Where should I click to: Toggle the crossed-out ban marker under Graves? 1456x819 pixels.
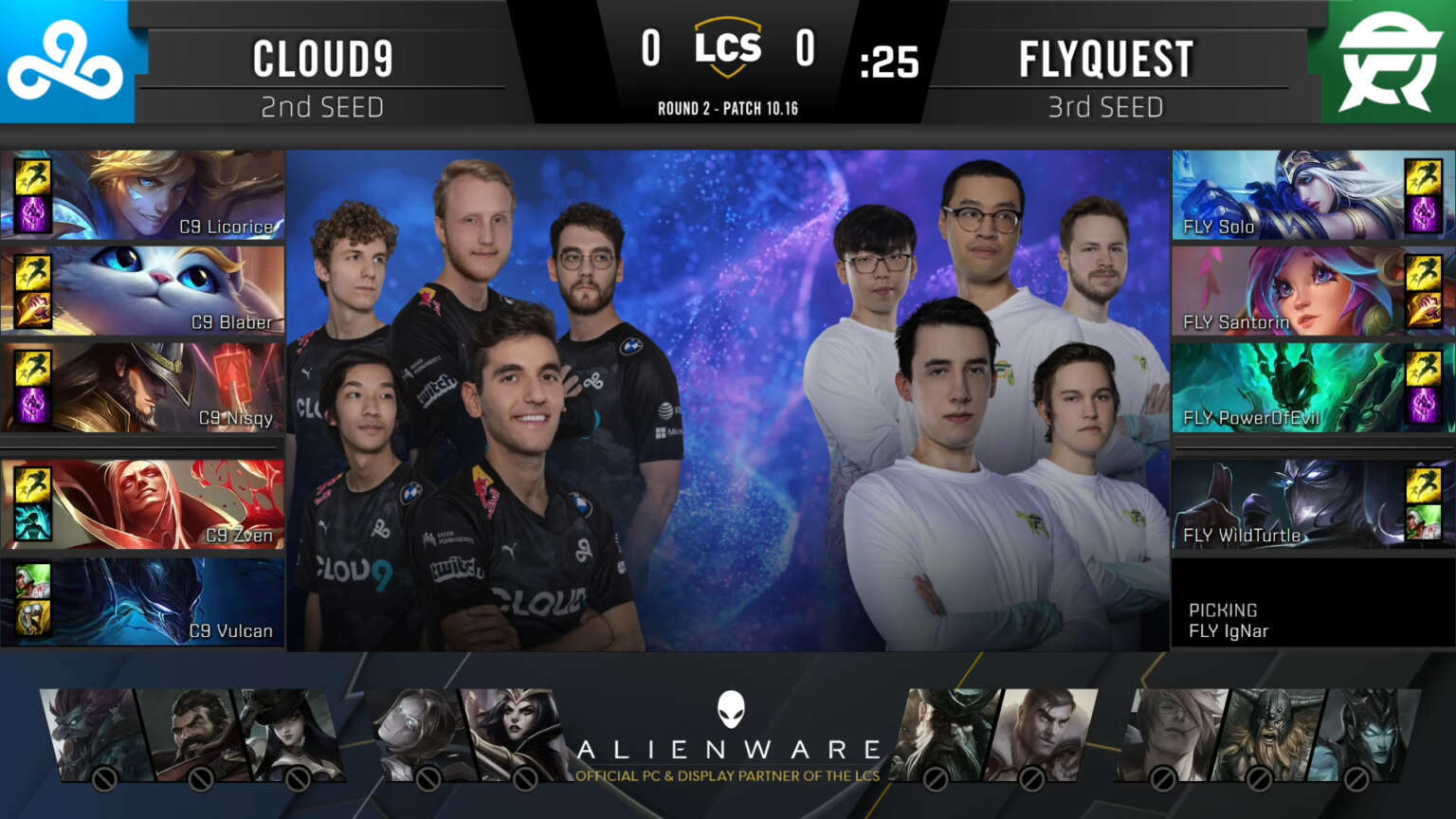click(200, 779)
